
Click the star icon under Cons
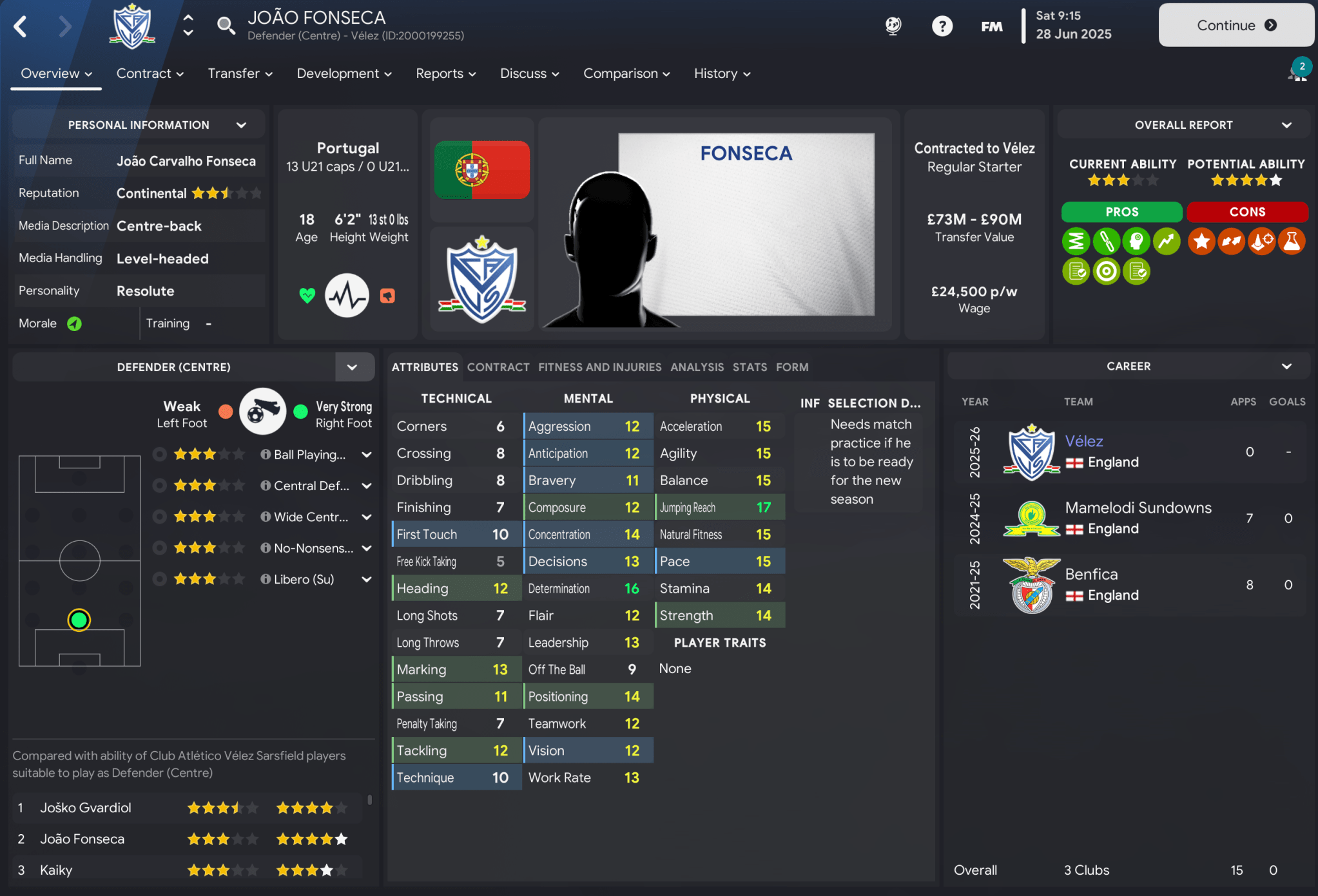1201,241
